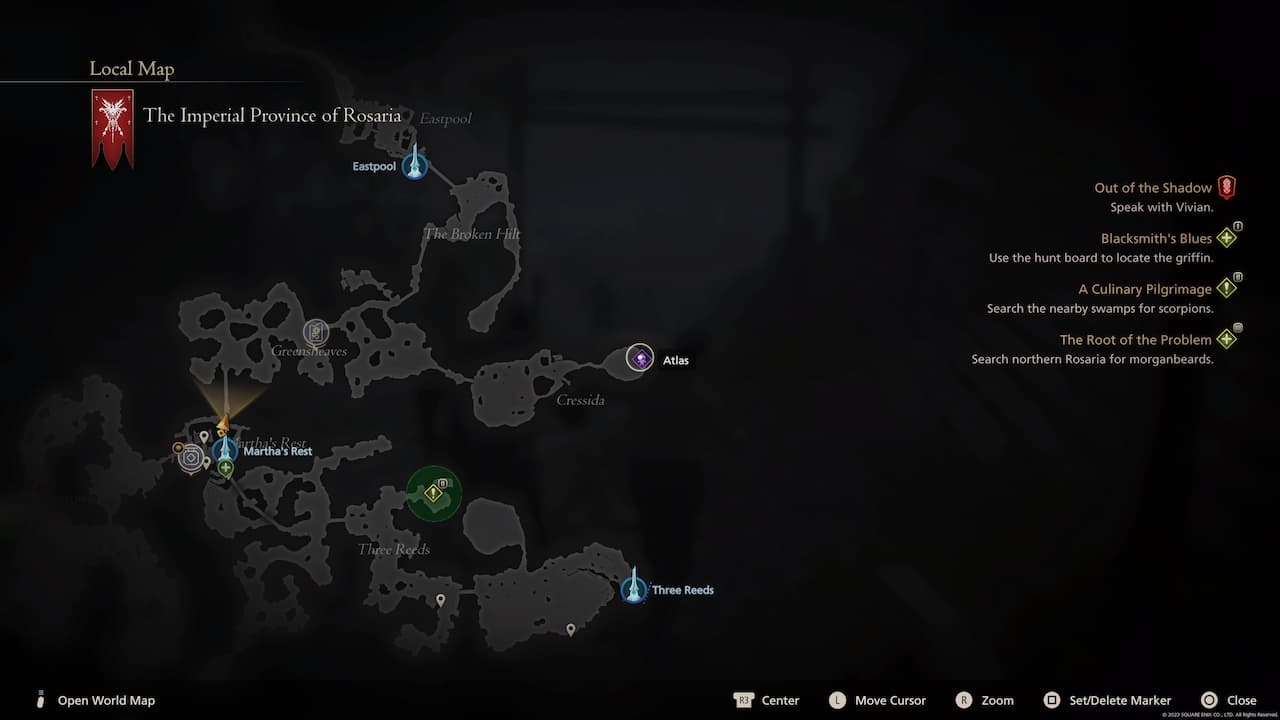Click the red shield icon beside Out of the Shadow
1280x720 pixels.
click(x=1227, y=186)
